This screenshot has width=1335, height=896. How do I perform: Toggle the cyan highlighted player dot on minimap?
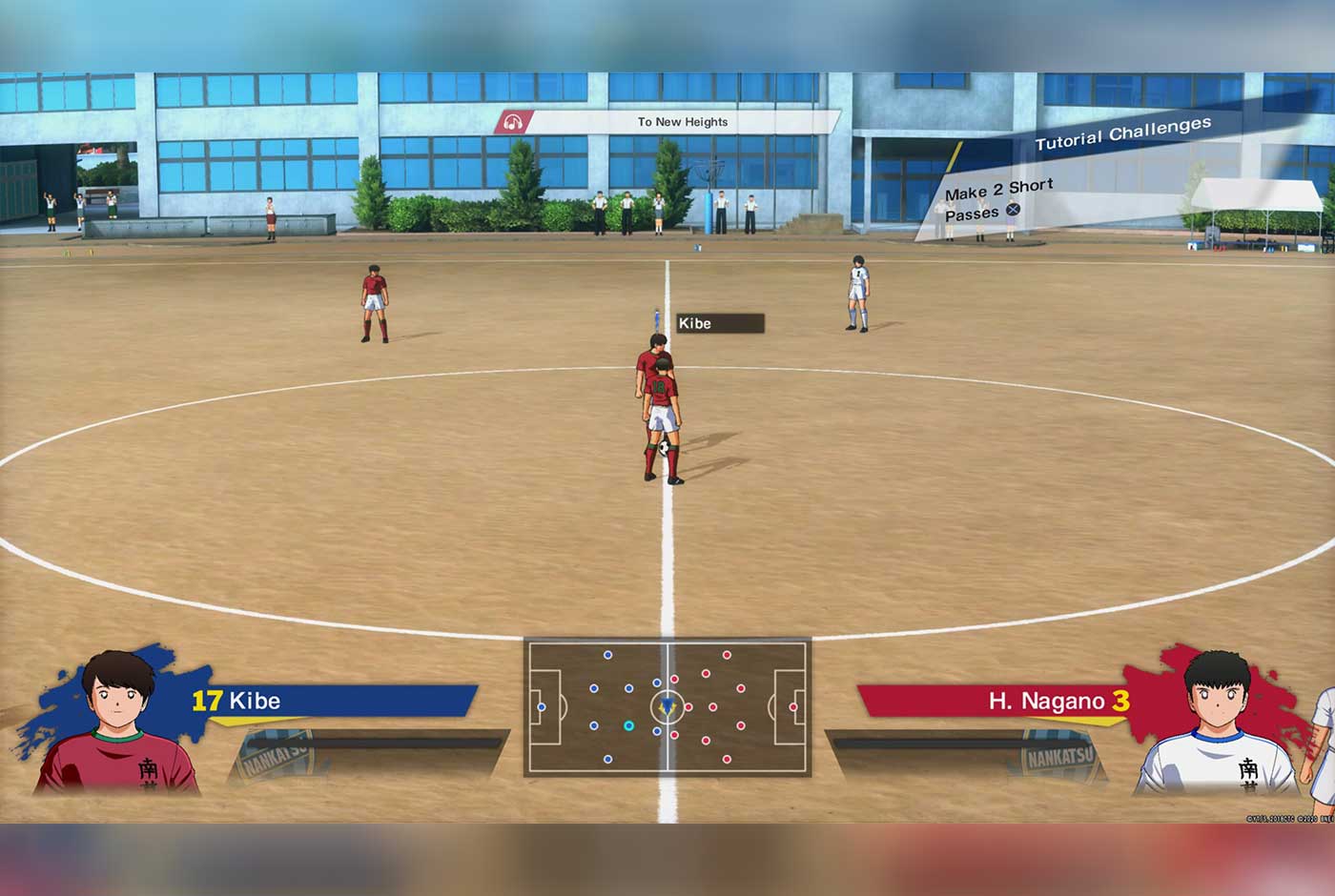pos(627,724)
